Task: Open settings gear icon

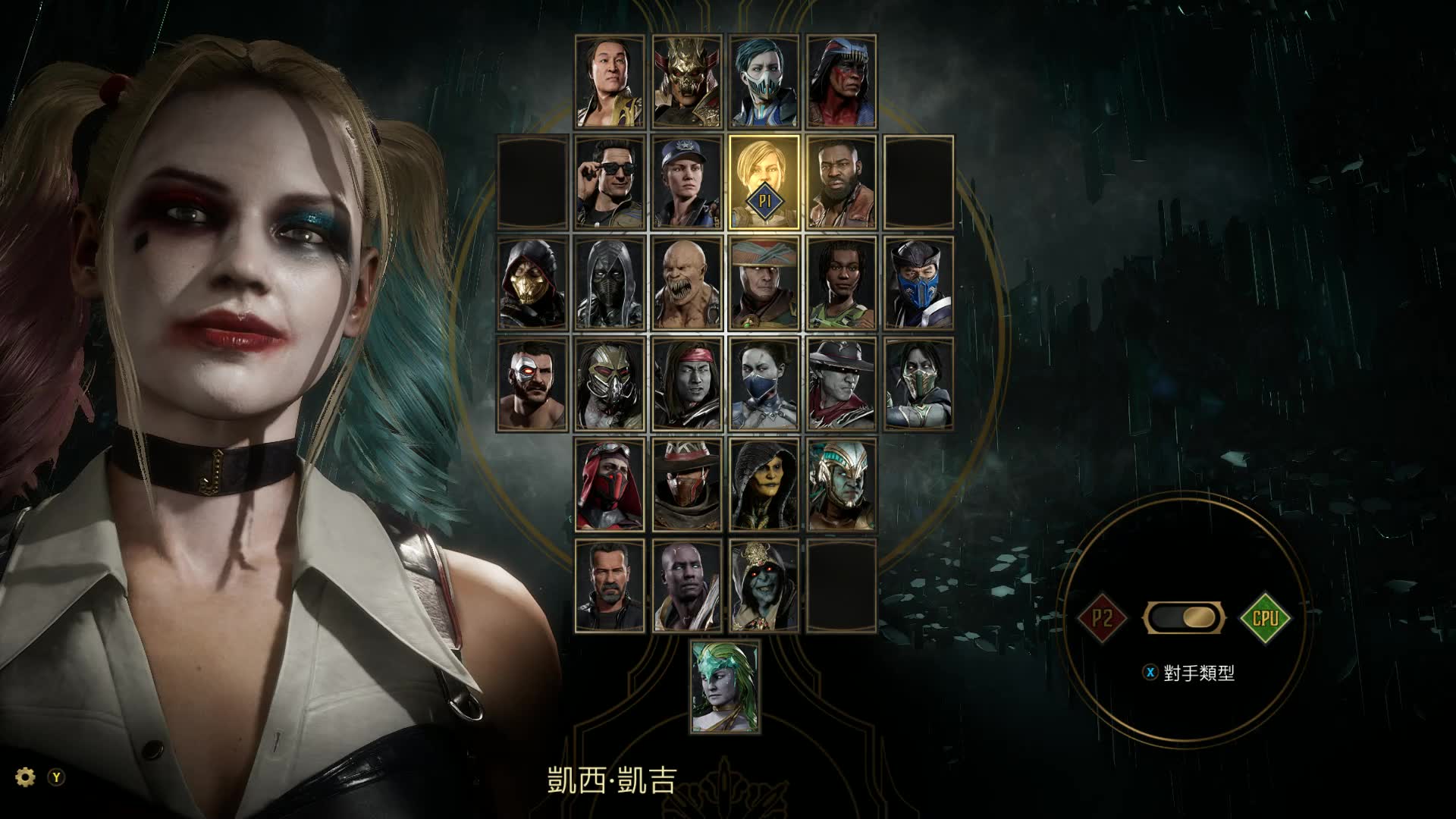Action: 26,777
